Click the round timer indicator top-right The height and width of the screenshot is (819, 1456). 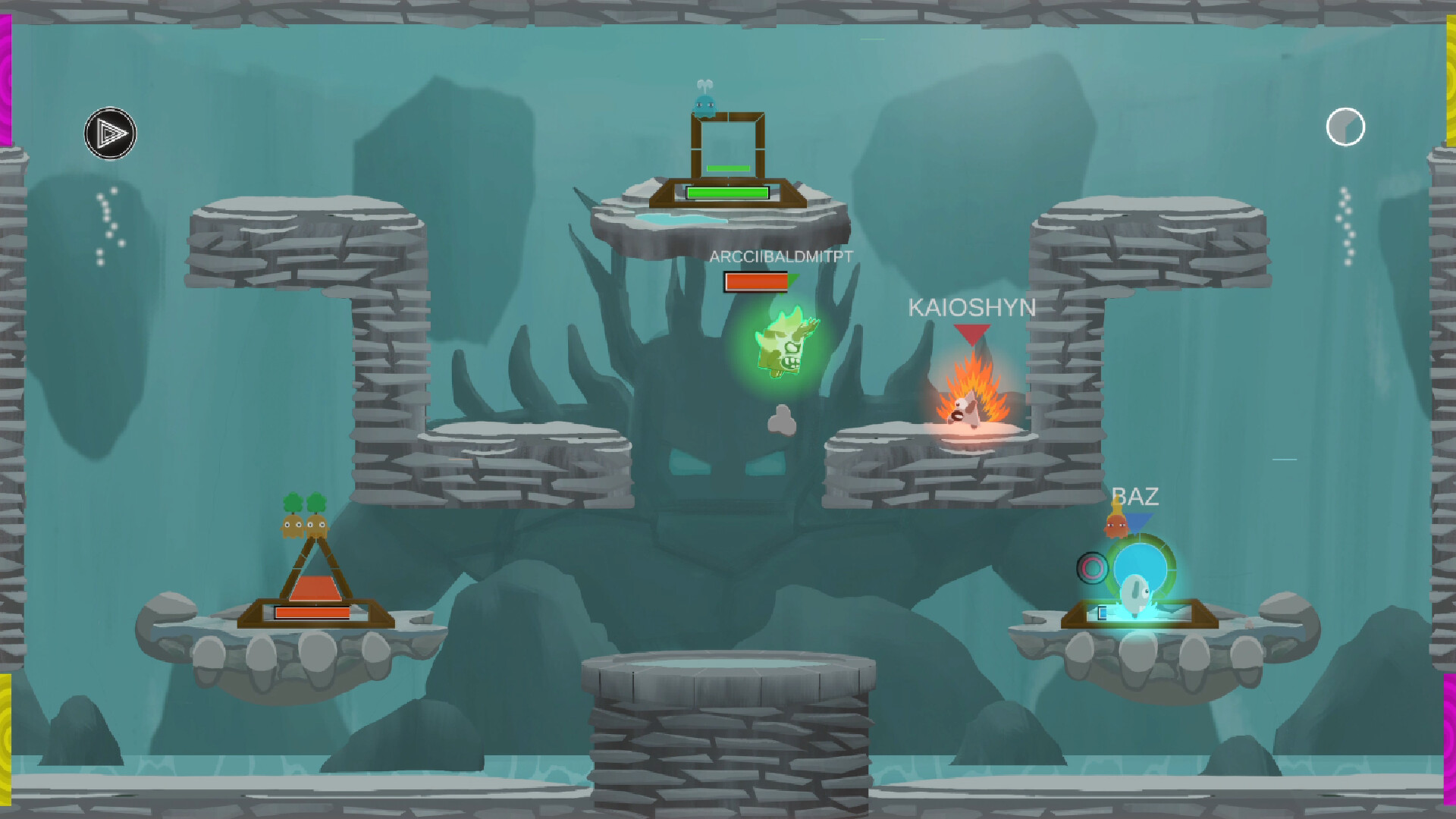(x=1345, y=127)
